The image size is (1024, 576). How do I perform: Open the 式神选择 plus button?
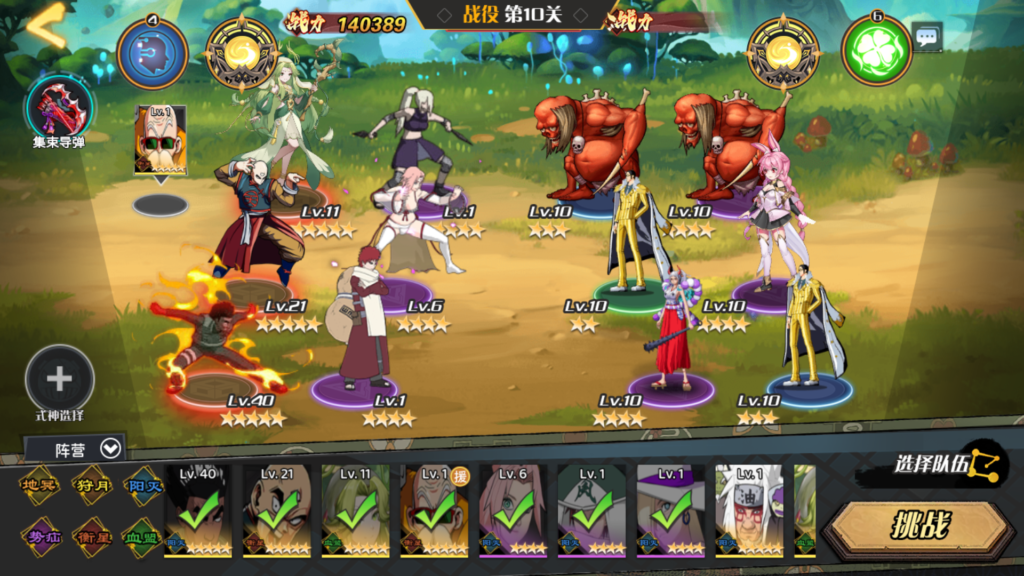pos(60,379)
